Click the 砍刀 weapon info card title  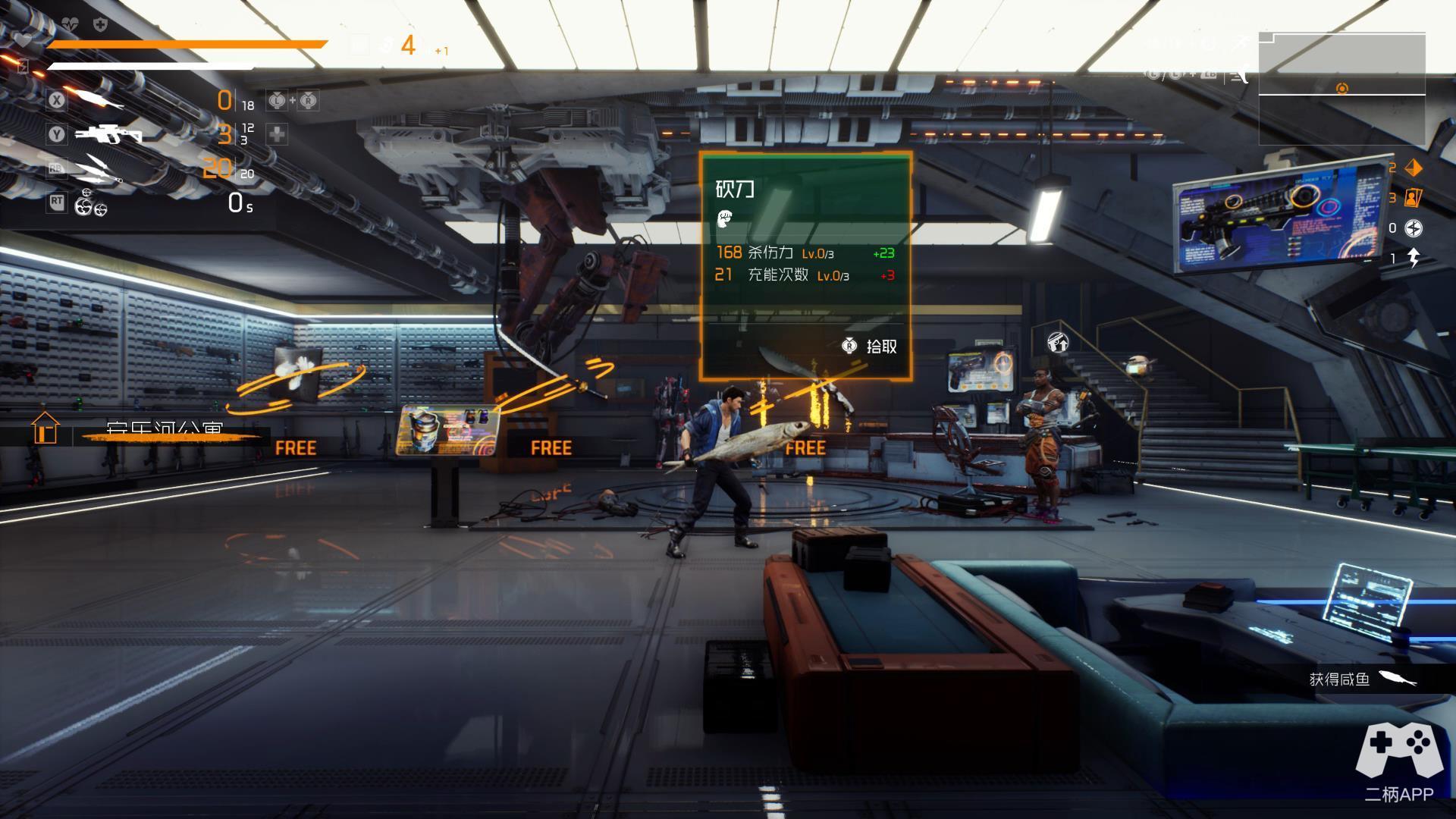(735, 189)
